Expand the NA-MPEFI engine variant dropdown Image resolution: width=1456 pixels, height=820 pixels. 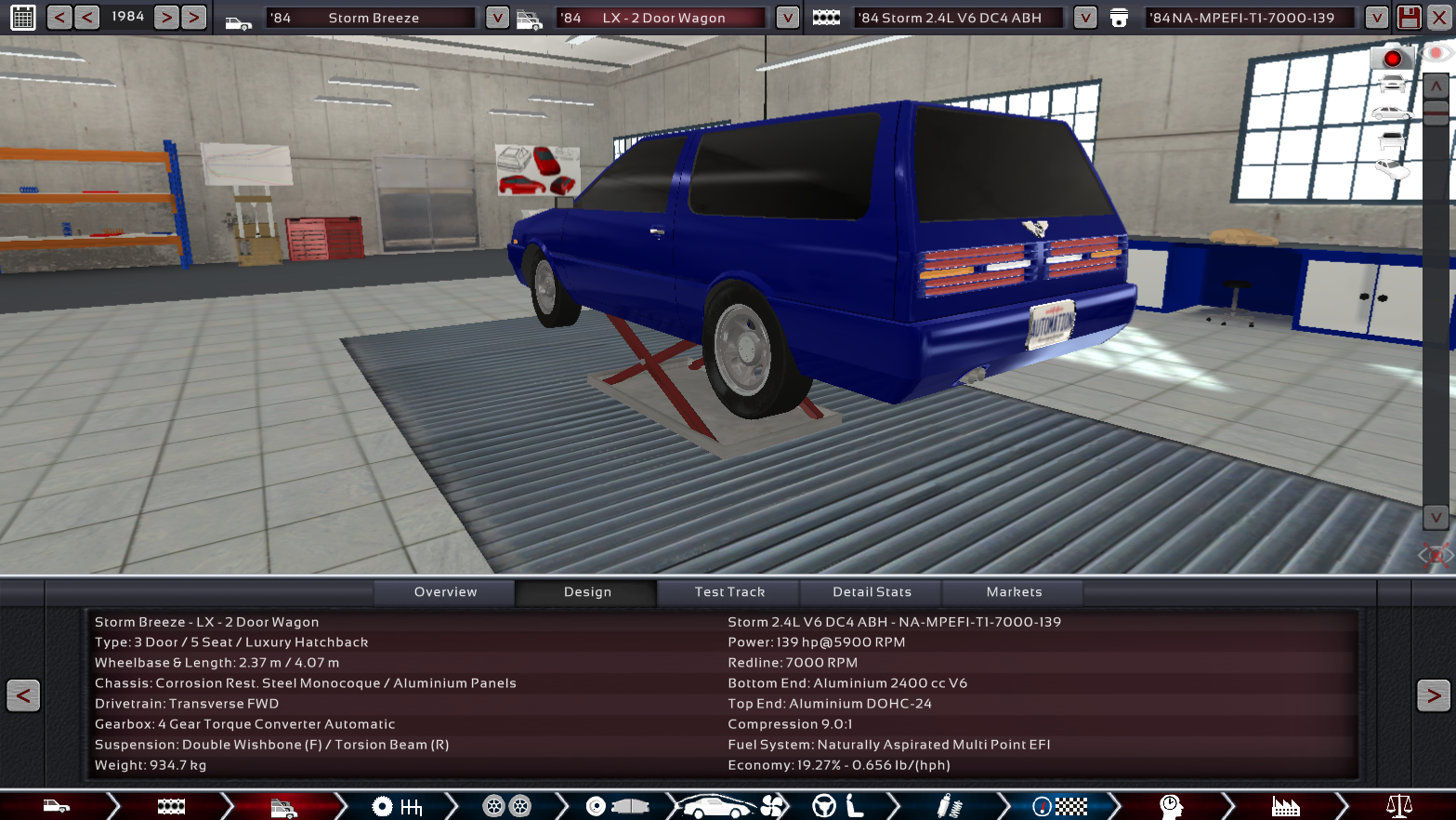[x=1376, y=18]
